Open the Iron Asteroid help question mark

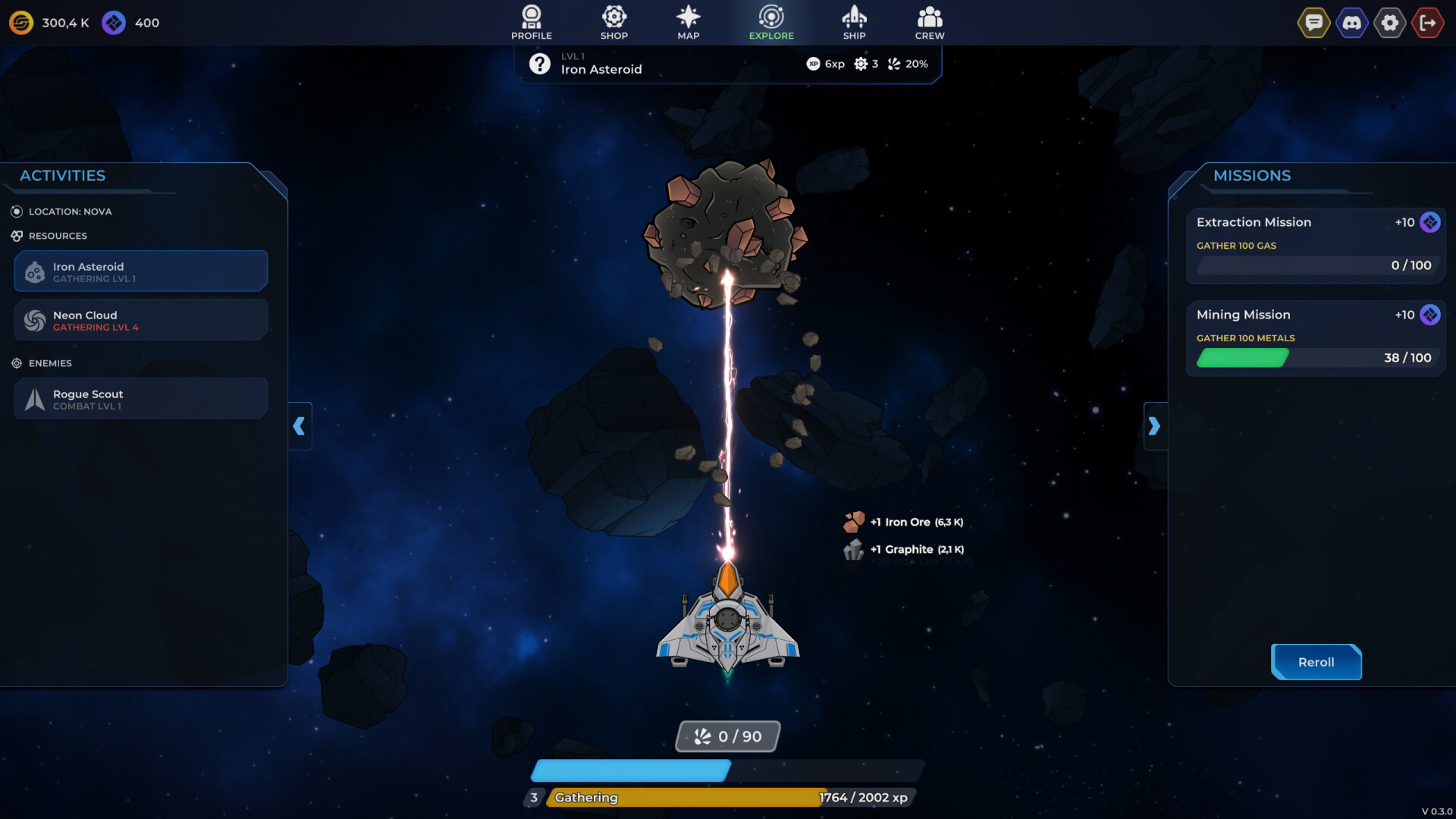(x=539, y=64)
